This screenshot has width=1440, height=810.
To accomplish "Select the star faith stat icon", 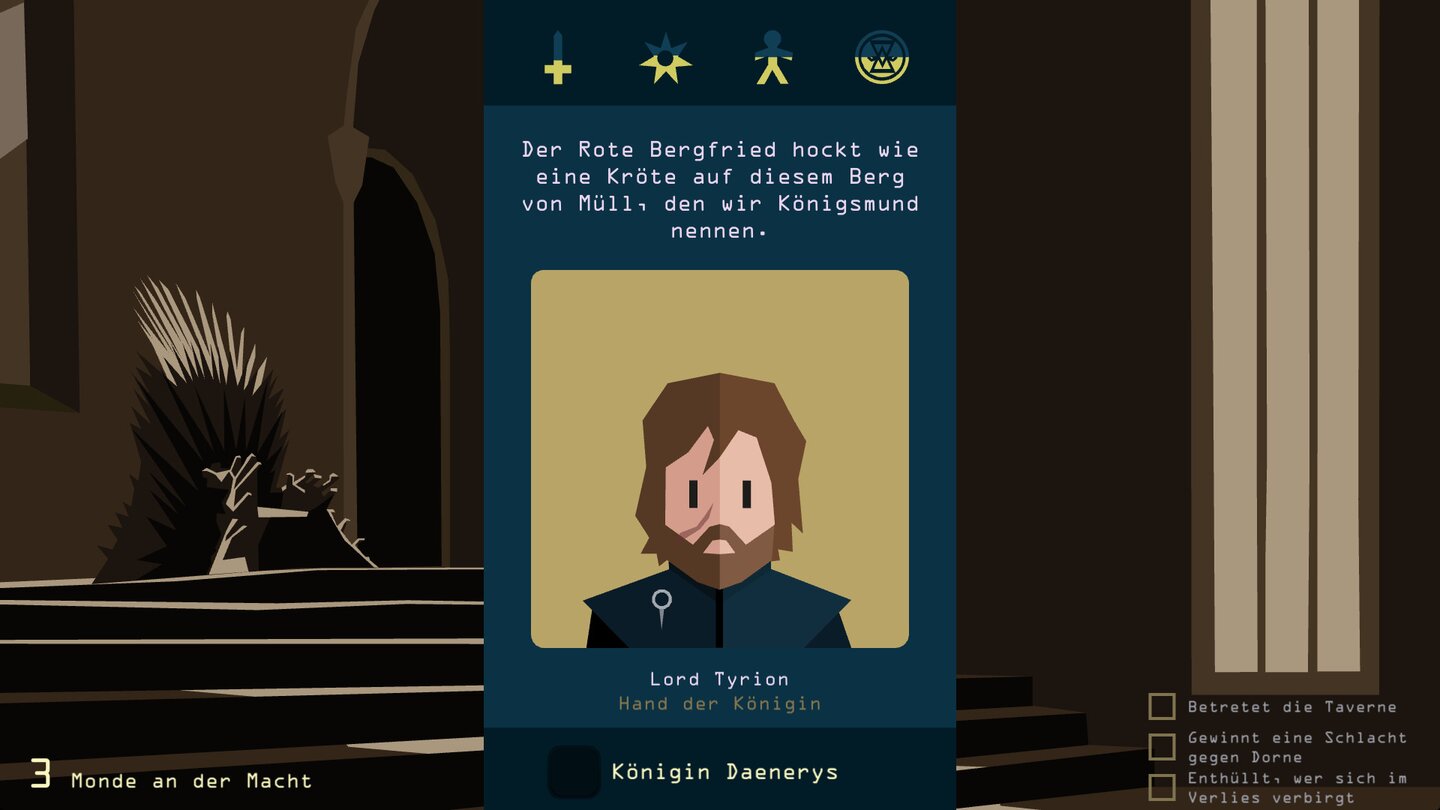I will [666, 60].
